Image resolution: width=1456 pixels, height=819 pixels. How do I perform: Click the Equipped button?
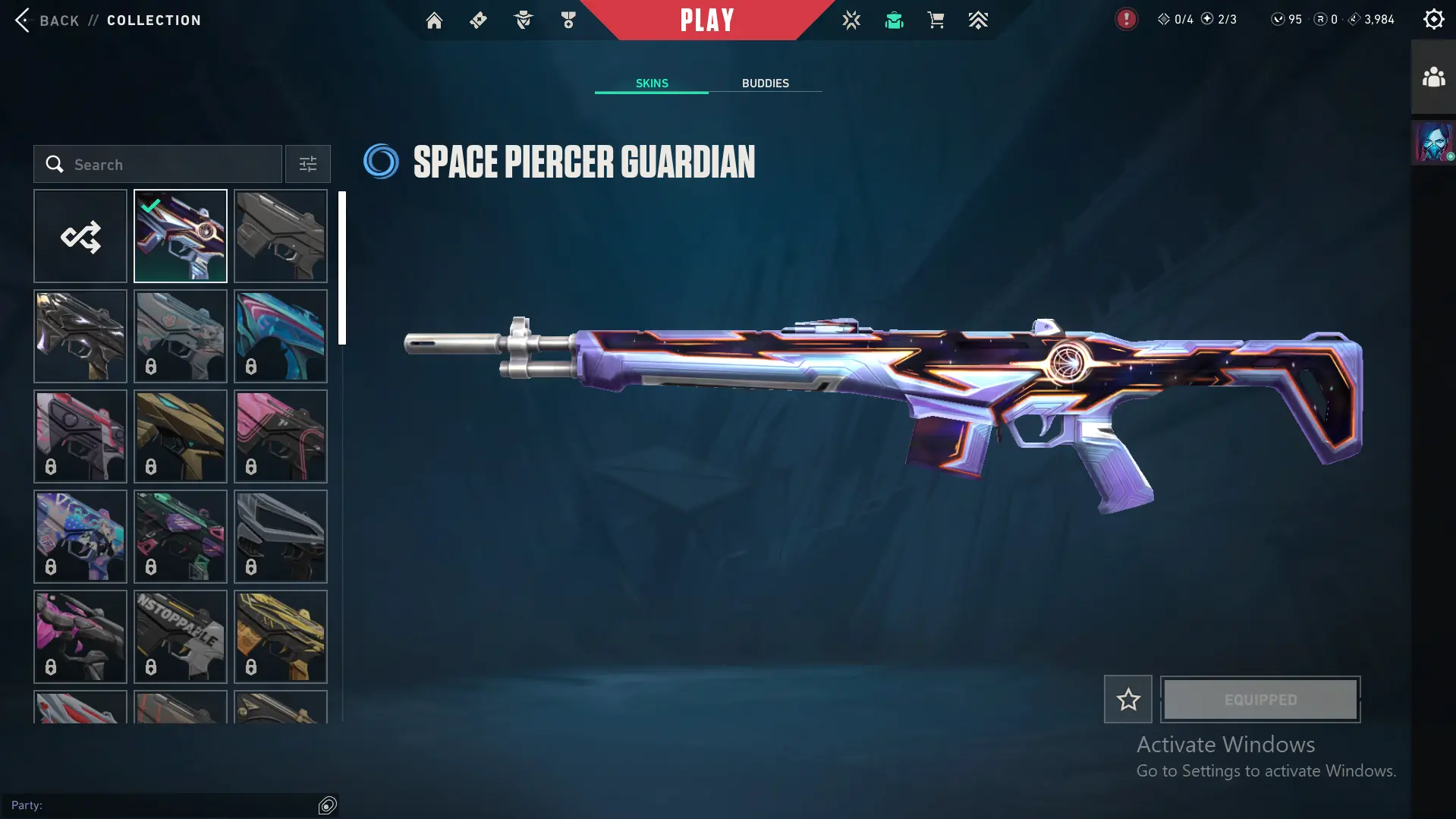coord(1260,699)
